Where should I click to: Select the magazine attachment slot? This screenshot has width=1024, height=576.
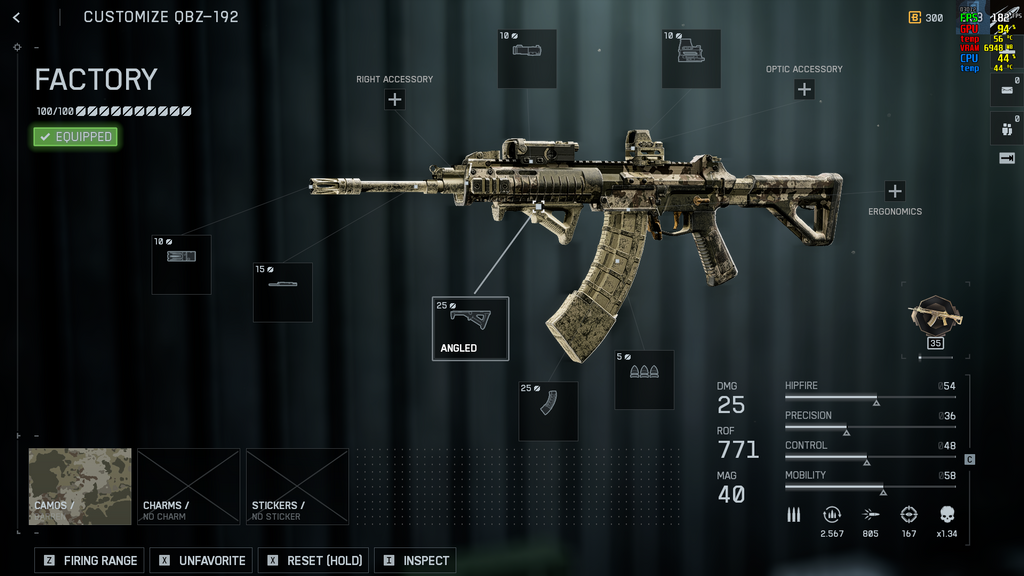[x=548, y=410]
